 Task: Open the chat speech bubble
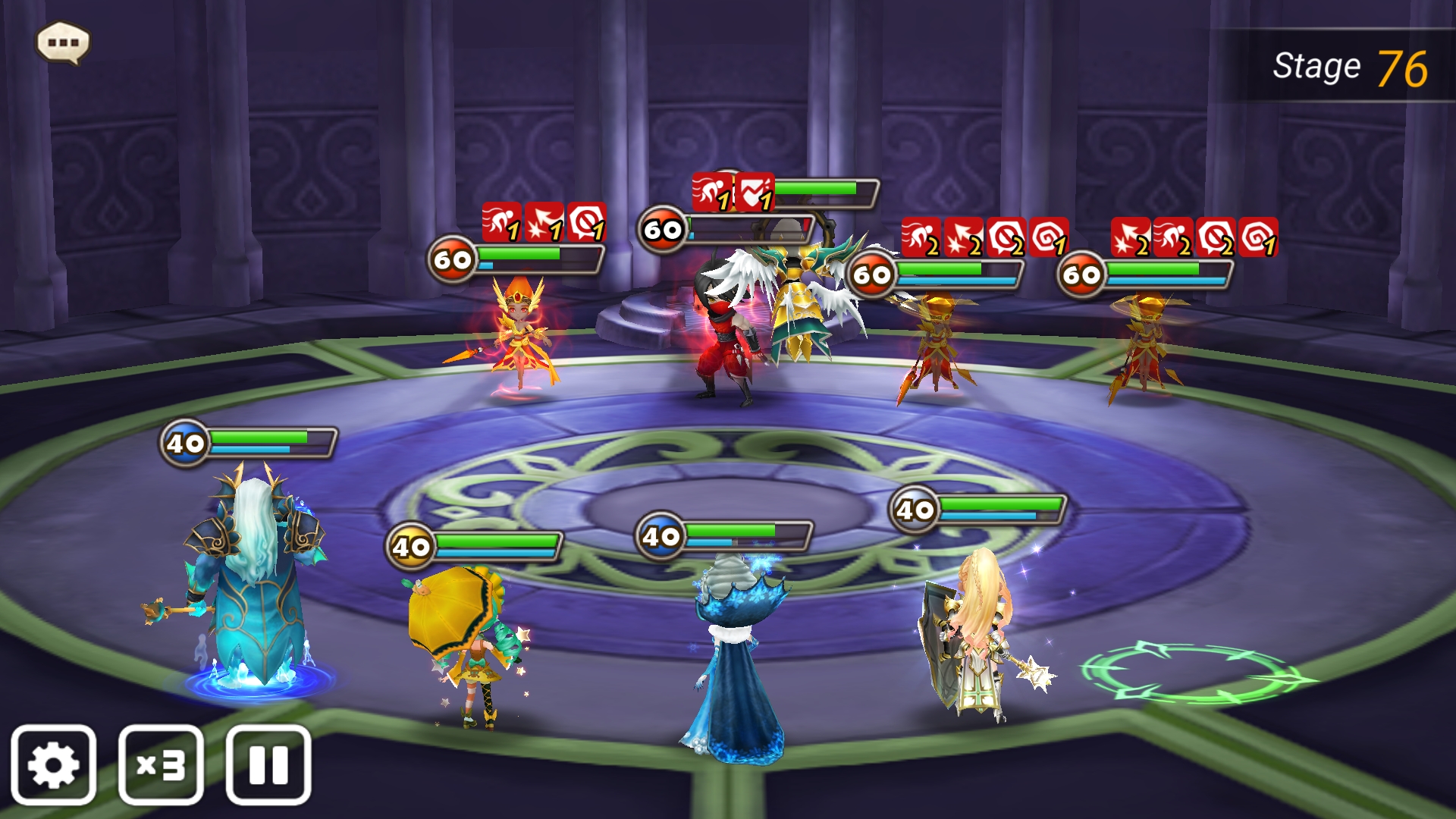pyautogui.click(x=63, y=42)
